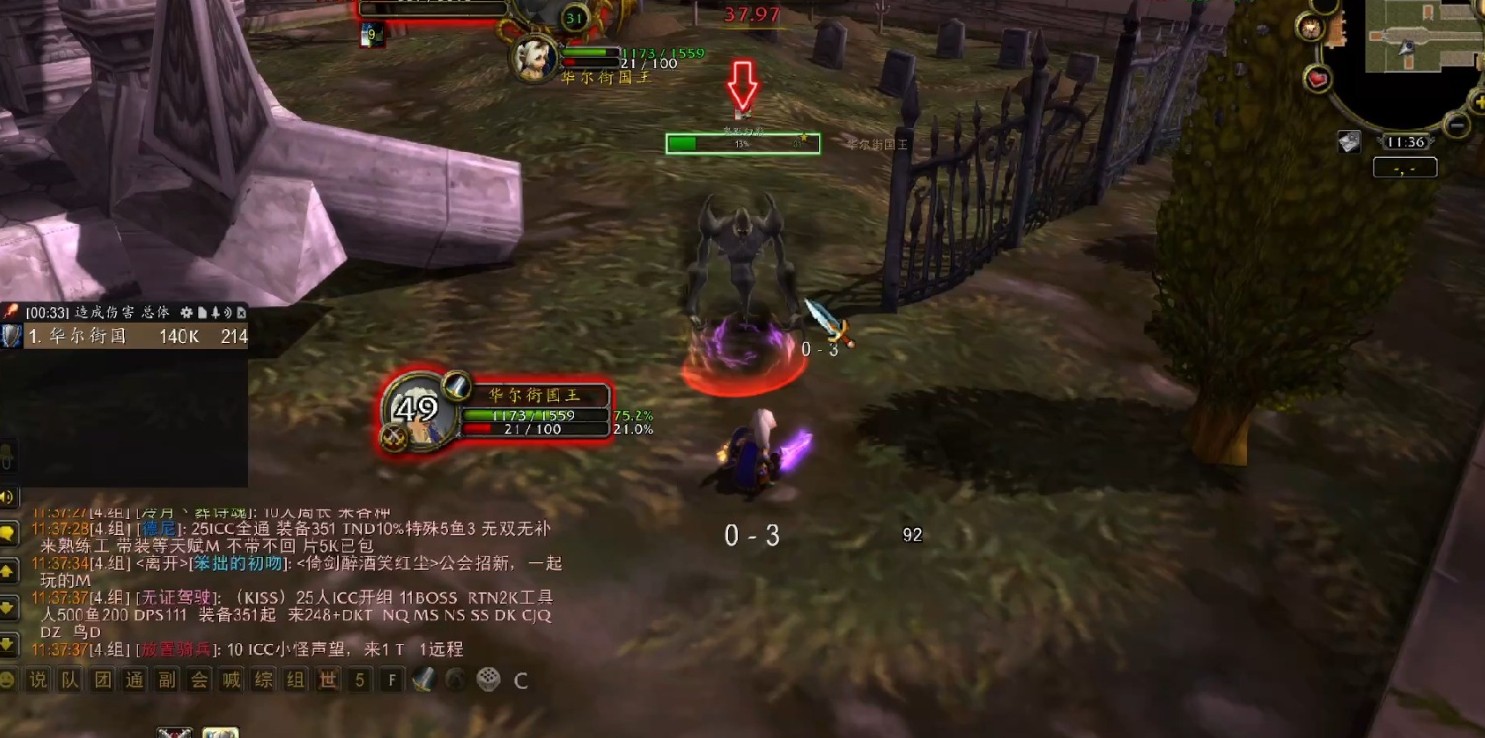Select the tracking burst icon on minimap ring

[x=1311, y=29]
